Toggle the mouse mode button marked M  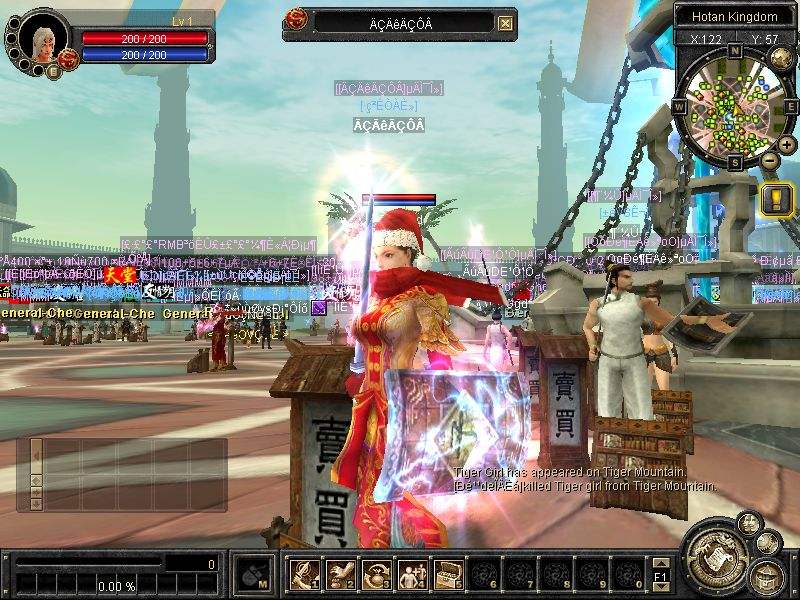pyautogui.click(x=250, y=574)
